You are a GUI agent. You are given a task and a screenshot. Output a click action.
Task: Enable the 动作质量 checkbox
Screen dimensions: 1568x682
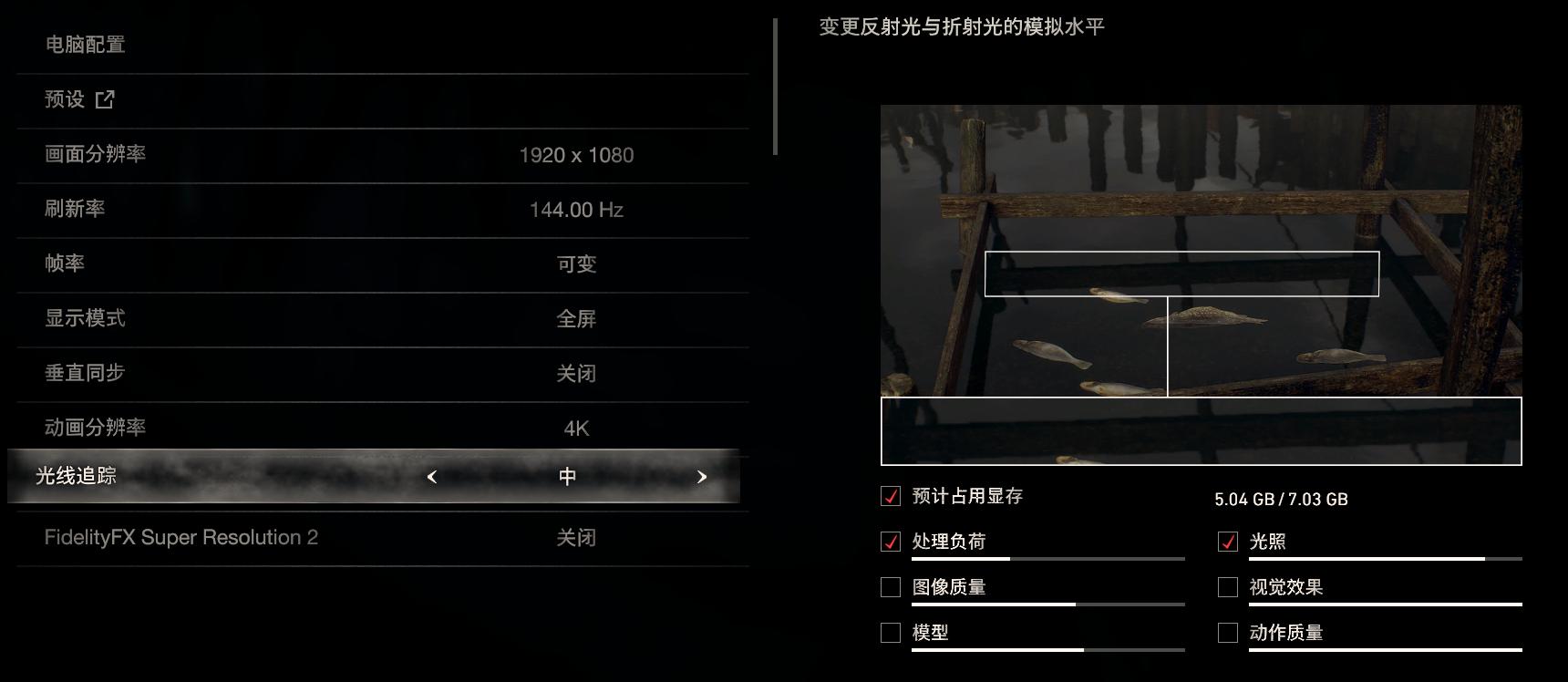(1230, 632)
